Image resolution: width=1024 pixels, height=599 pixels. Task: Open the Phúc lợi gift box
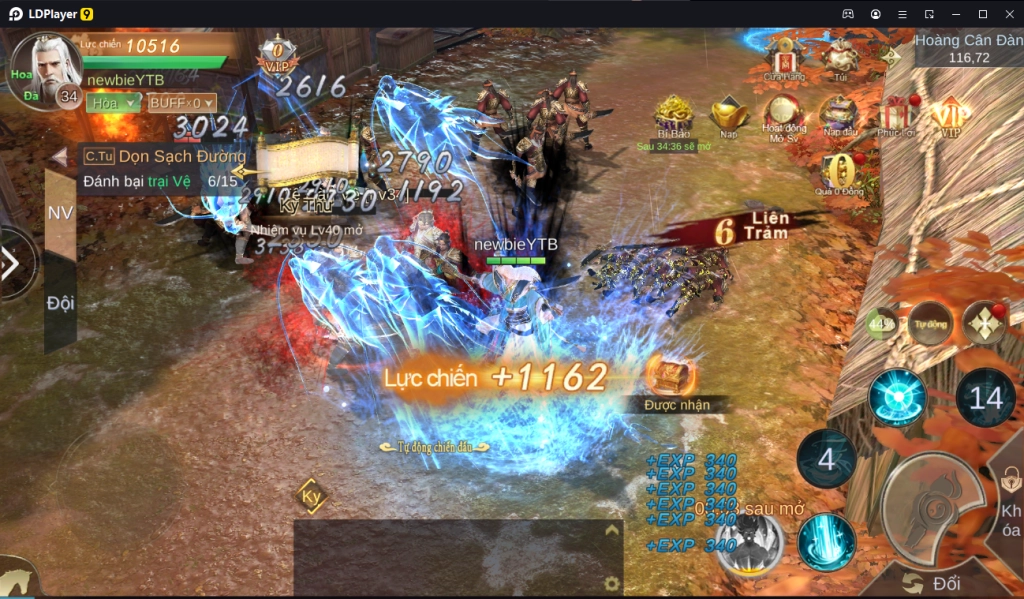[x=896, y=114]
